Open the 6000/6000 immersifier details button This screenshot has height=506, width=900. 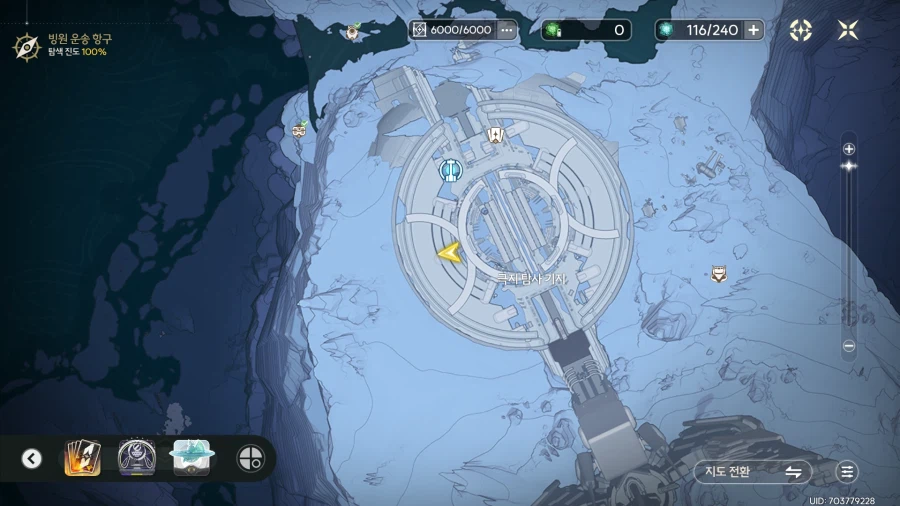click(x=506, y=30)
